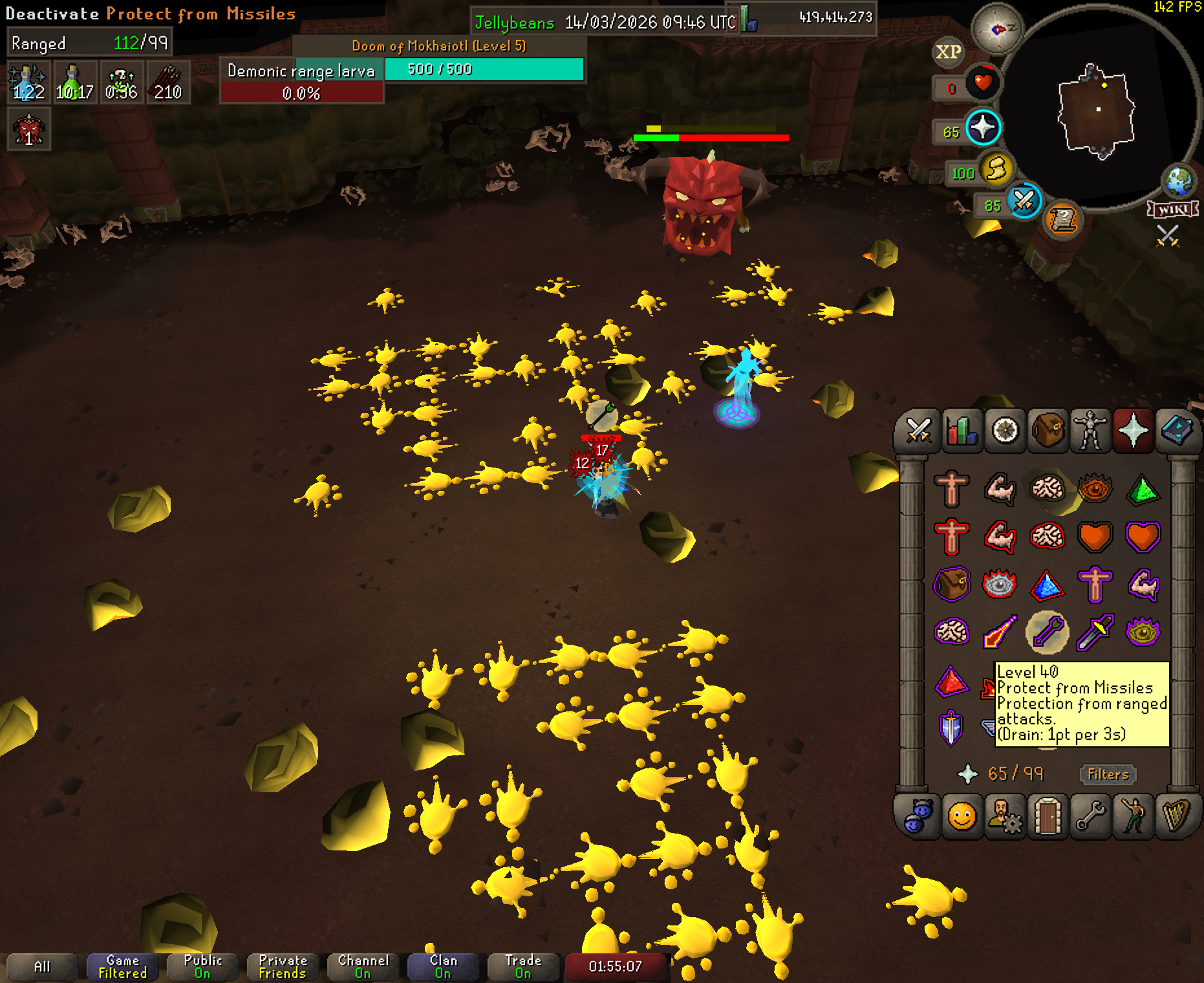Open the Music player harp tab

coord(1177,816)
